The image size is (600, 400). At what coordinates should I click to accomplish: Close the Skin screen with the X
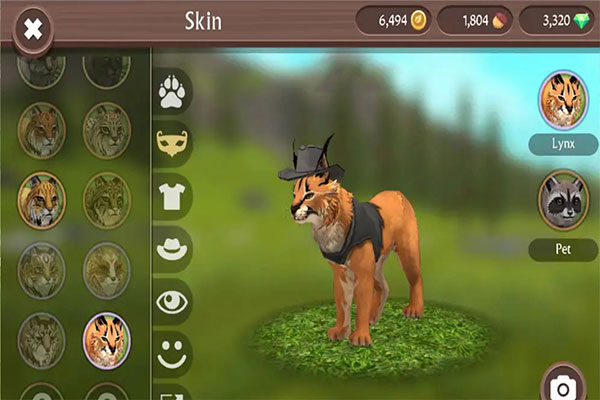pyautogui.click(x=33, y=28)
